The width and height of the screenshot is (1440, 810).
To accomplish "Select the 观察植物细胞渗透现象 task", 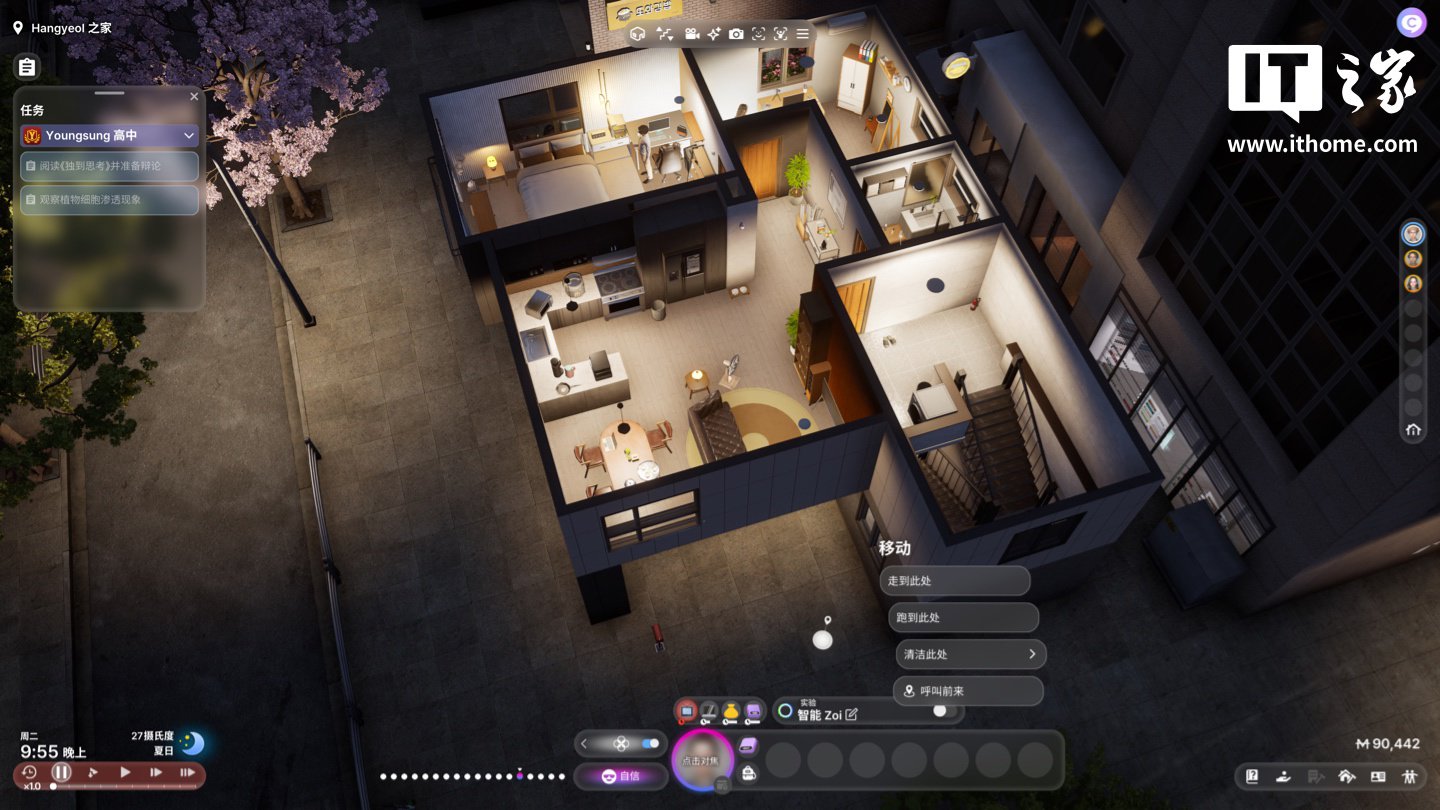I will (110, 200).
